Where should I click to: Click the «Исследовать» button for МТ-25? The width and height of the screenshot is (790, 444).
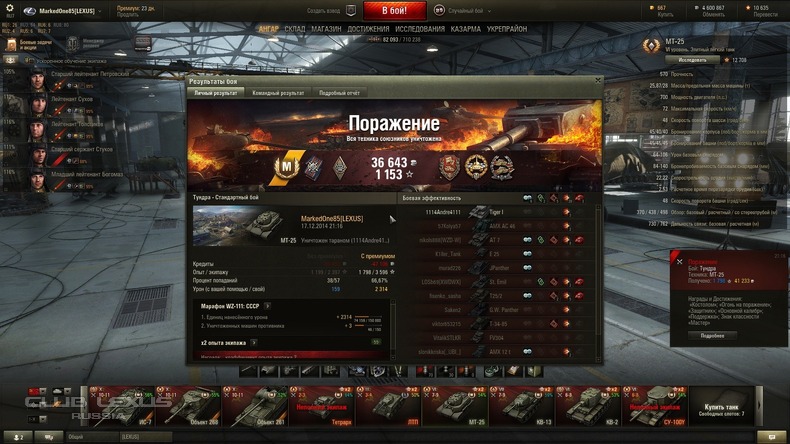[x=692, y=60]
